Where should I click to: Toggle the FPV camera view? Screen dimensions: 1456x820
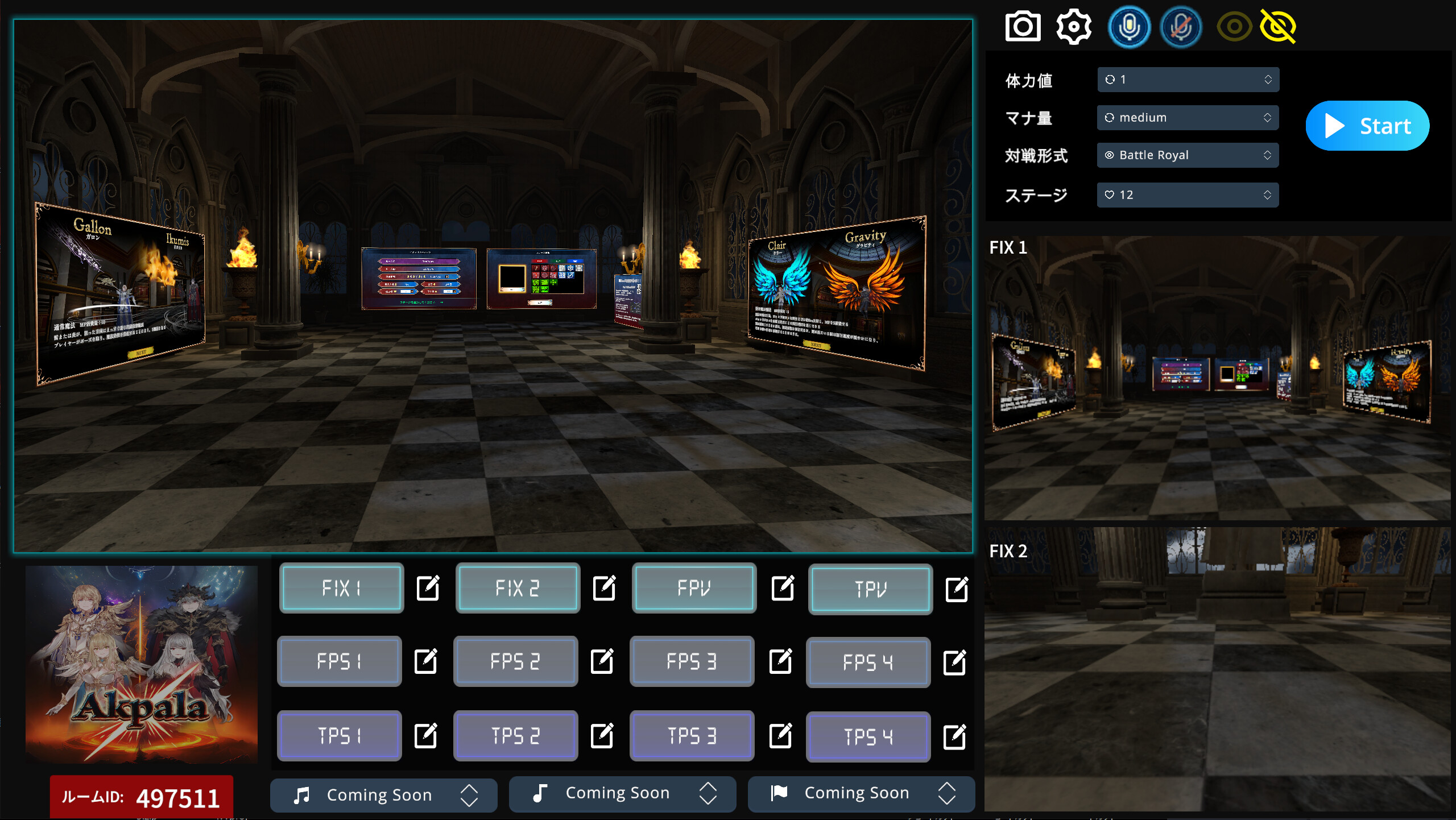(694, 589)
